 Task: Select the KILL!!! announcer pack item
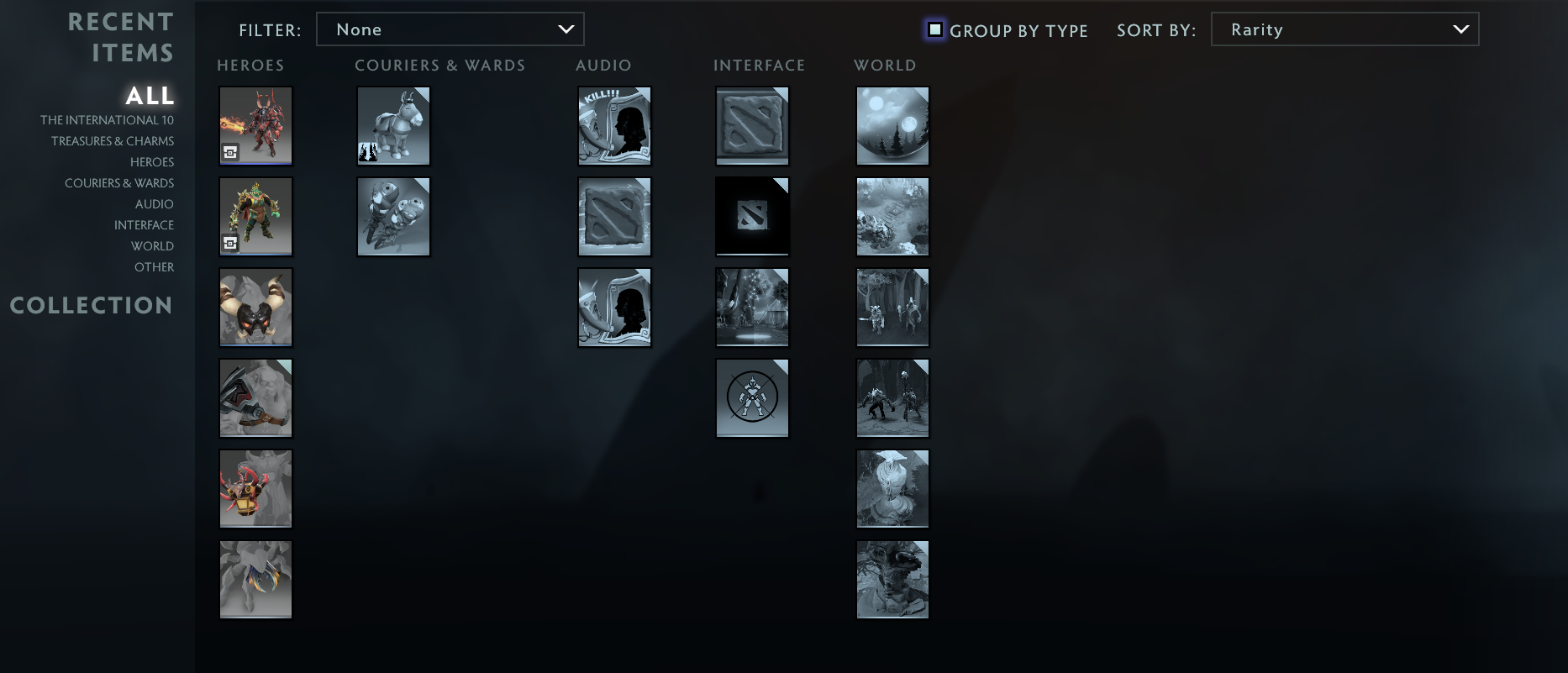(614, 125)
